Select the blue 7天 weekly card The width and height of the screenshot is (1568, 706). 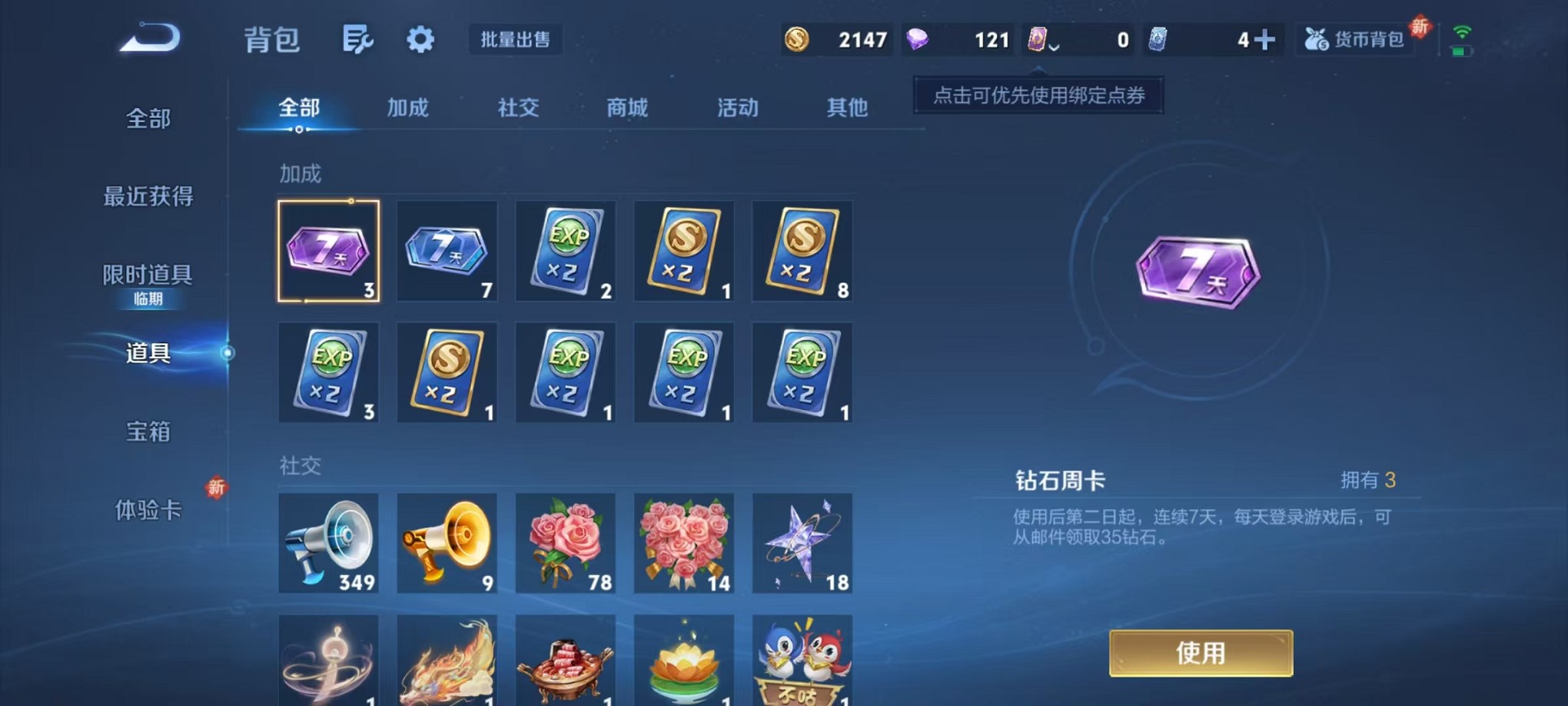tap(447, 250)
